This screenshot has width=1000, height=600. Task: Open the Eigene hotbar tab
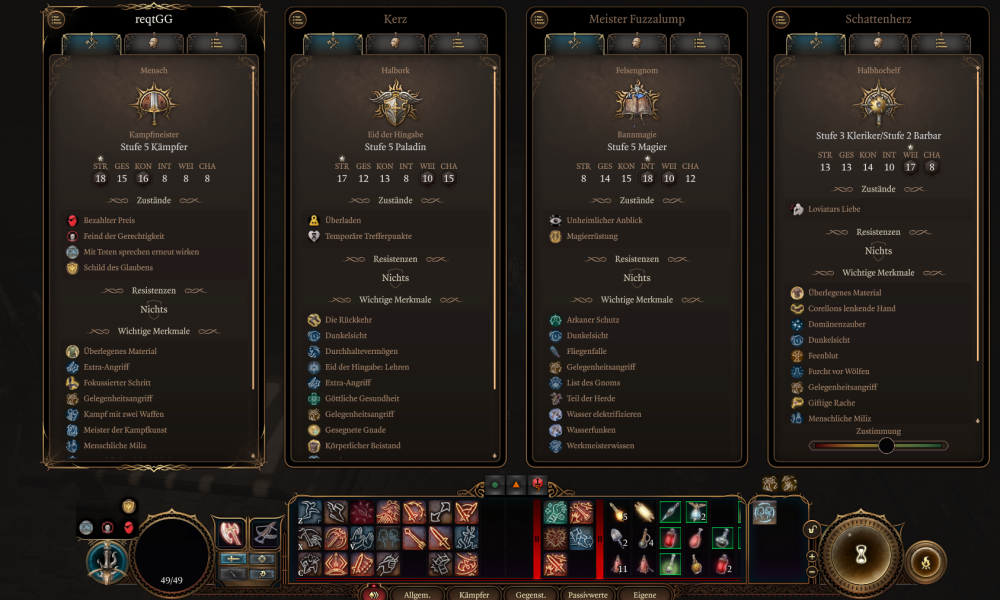click(x=645, y=594)
